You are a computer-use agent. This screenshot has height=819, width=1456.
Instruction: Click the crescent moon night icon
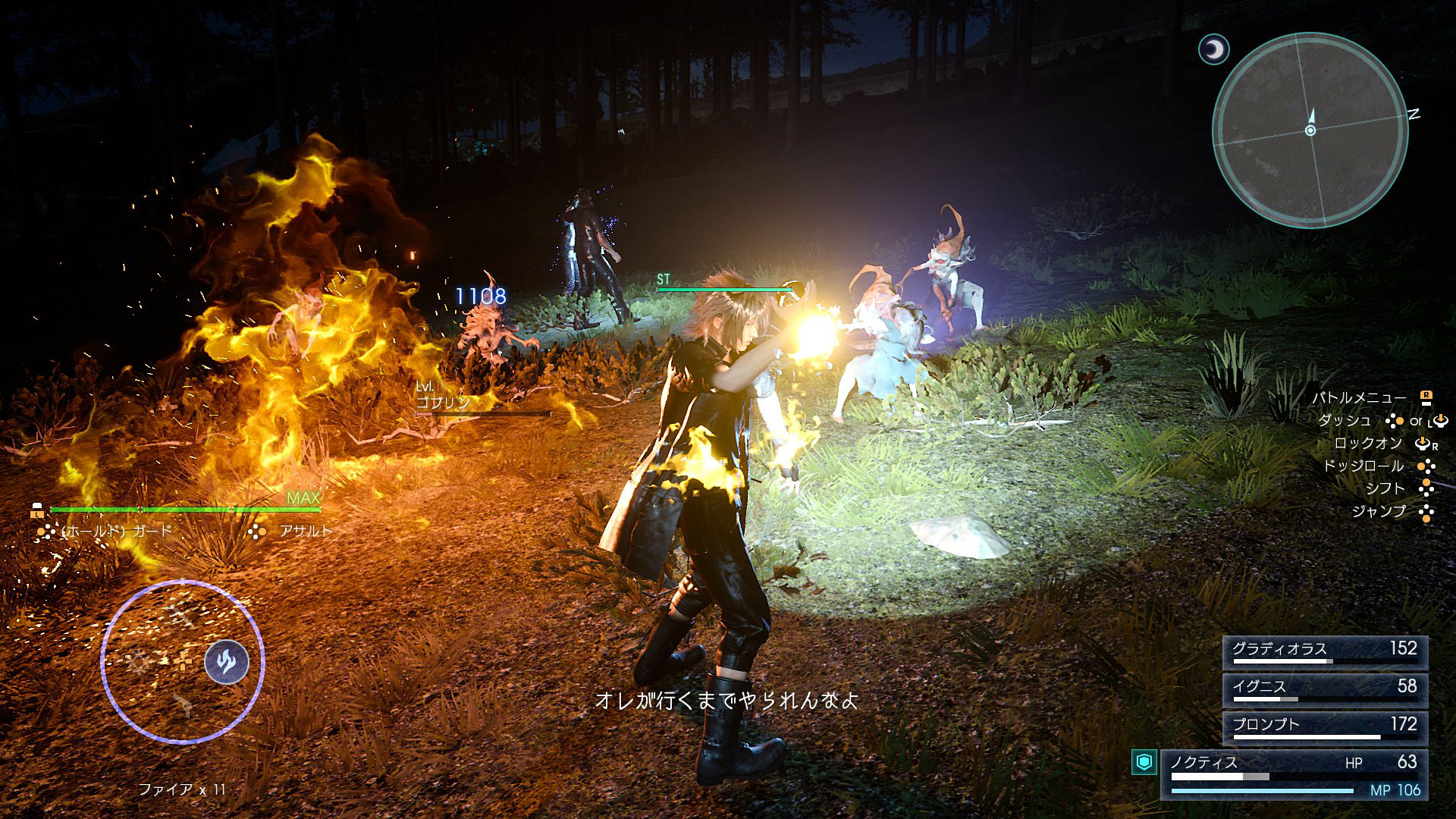pyautogui.click(x=1213, y=50)
